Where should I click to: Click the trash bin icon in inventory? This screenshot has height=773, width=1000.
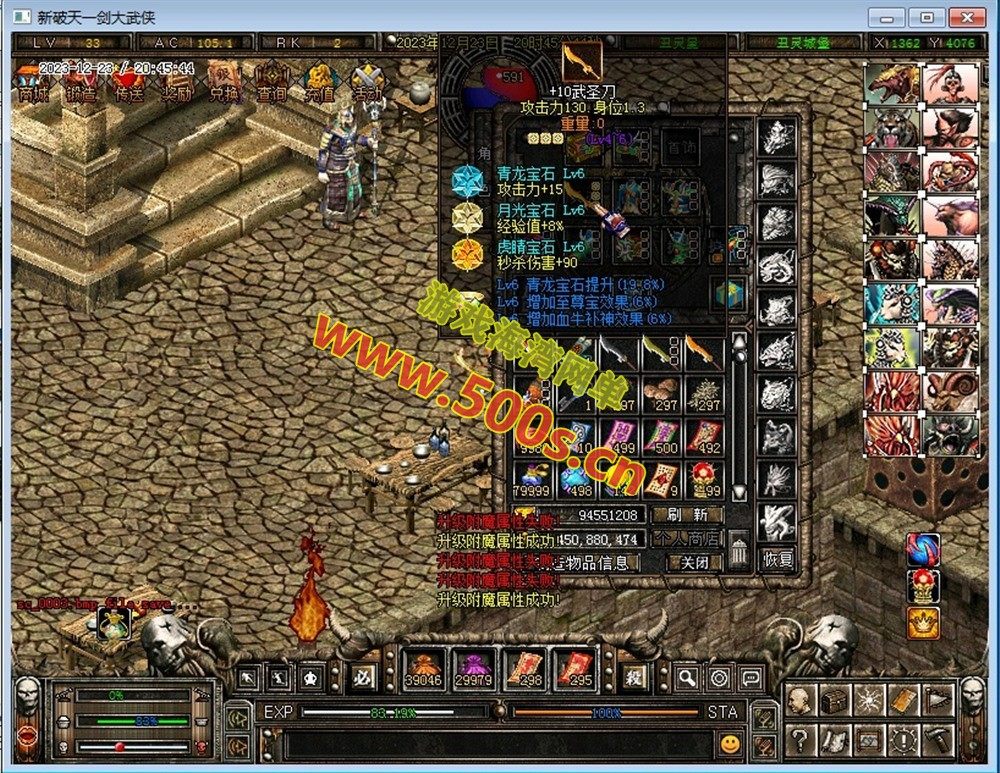[x=739, y=551]
